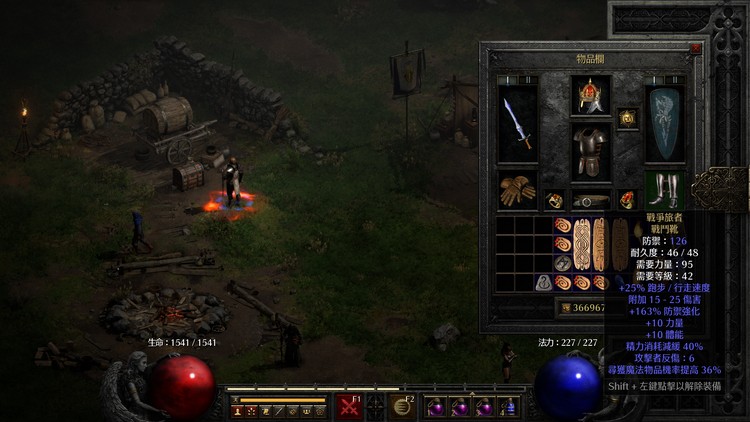Image resolution: width=750 pixels, height=422 pixels.
Task: Use the blue potion in belt slot four
Action: click(x=509, y=407)
